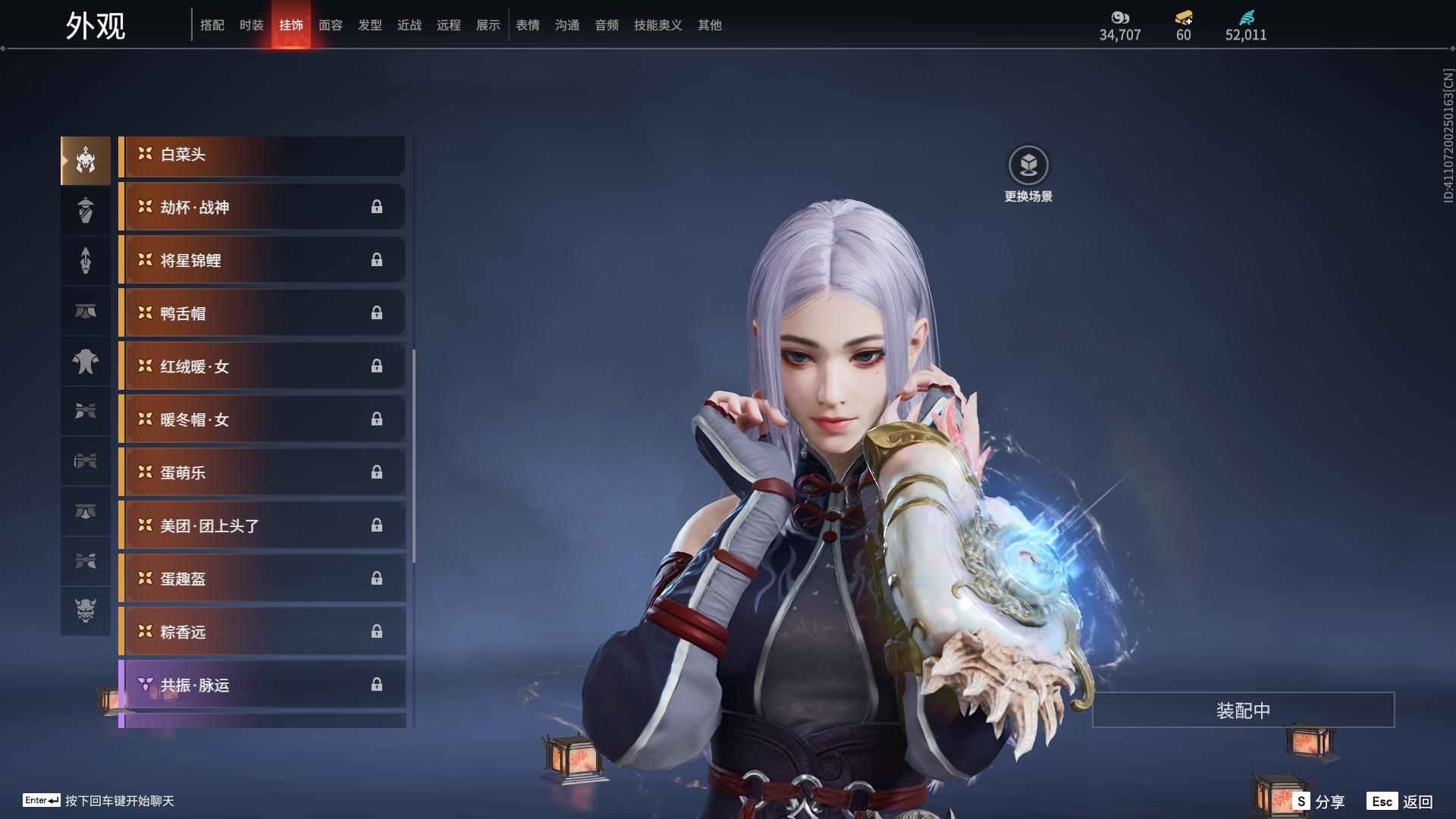Select the purple 共振·脉运 entry
Viewport: 1456px width, 819px height.
[x=262, y=685]
